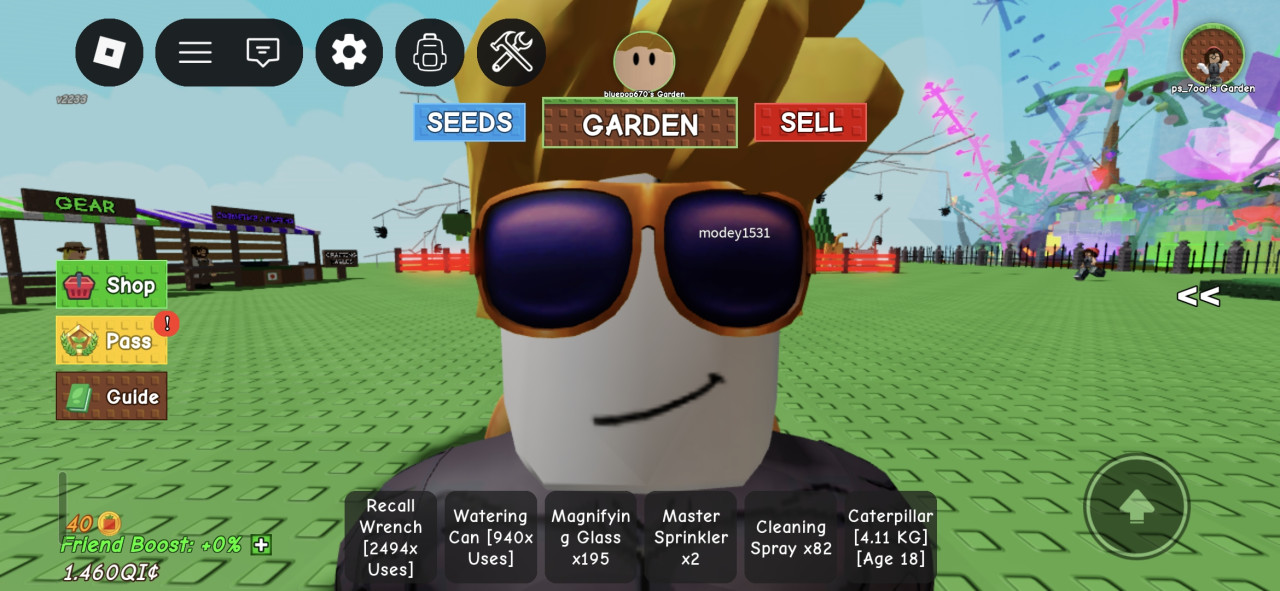Screen dimensions: 1280x591
Task: Open the crossed tools menu
Action: (511, 52)
